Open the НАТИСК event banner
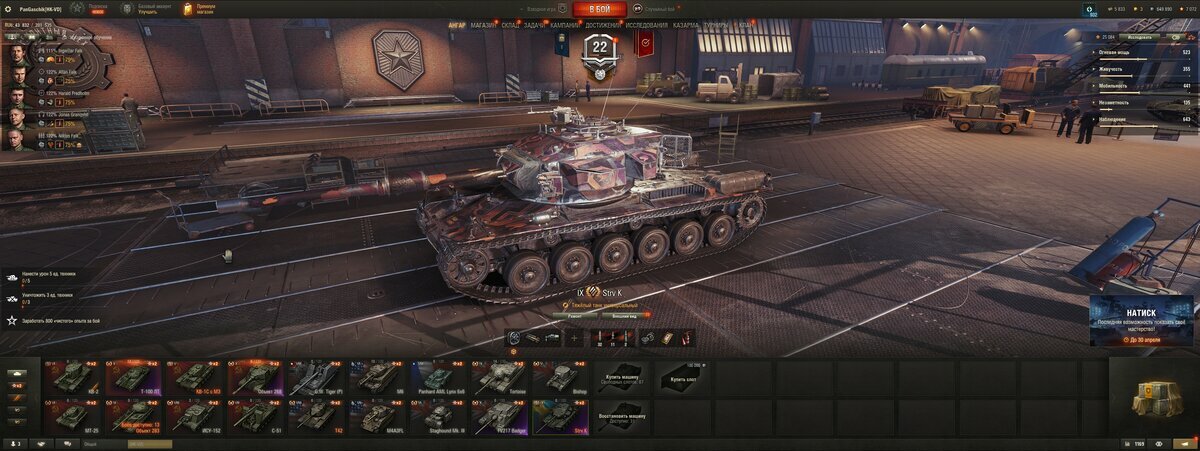Screen dimensions: 1200x451 pyautogui.click(x=1143, y=321)
